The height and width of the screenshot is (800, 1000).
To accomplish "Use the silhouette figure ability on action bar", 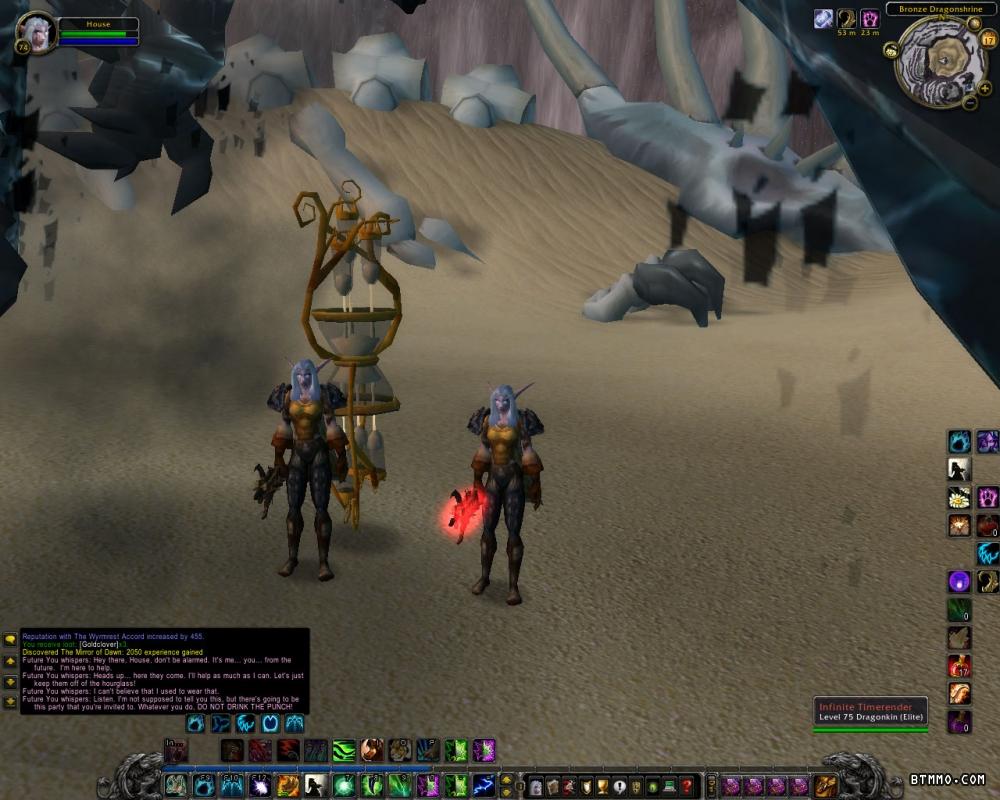I will tap(316, 786).
